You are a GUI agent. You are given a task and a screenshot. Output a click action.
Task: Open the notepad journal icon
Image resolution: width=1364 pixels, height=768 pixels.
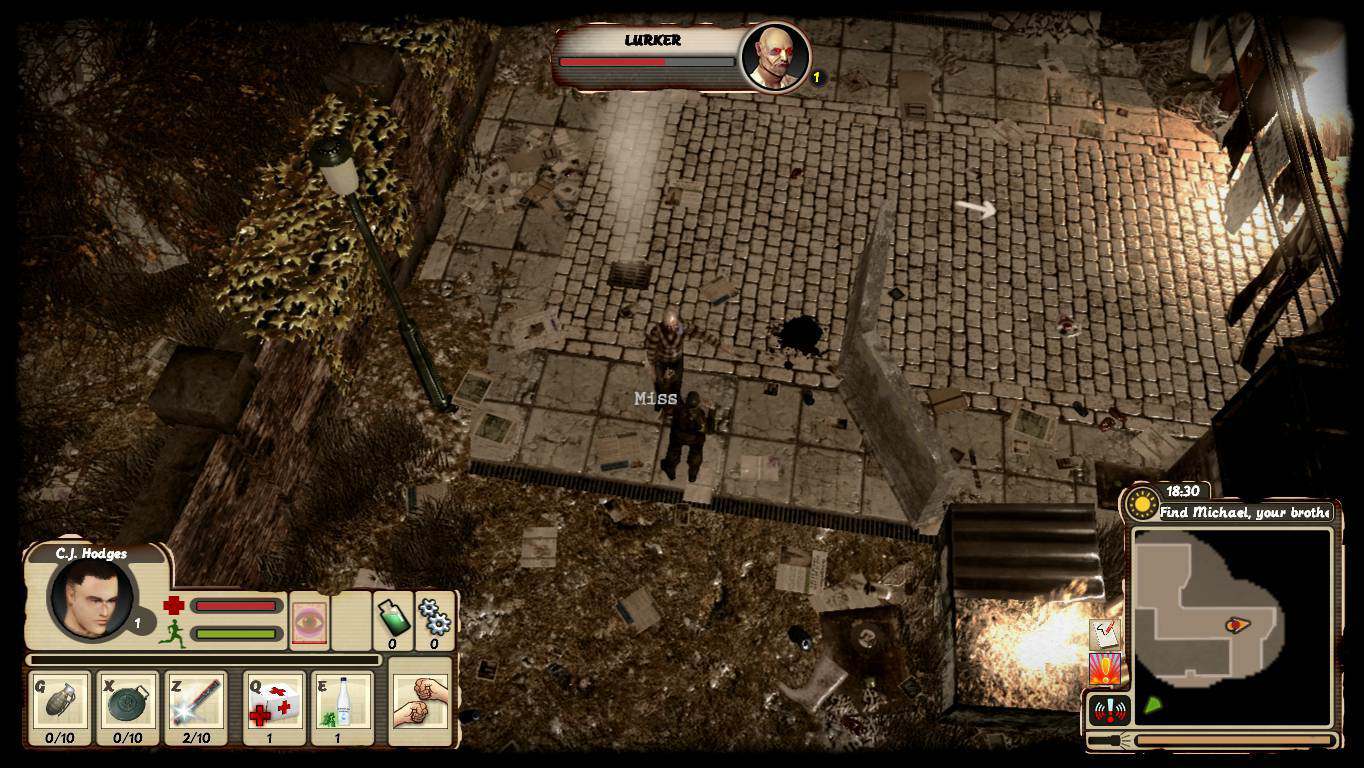(1105, 633)
